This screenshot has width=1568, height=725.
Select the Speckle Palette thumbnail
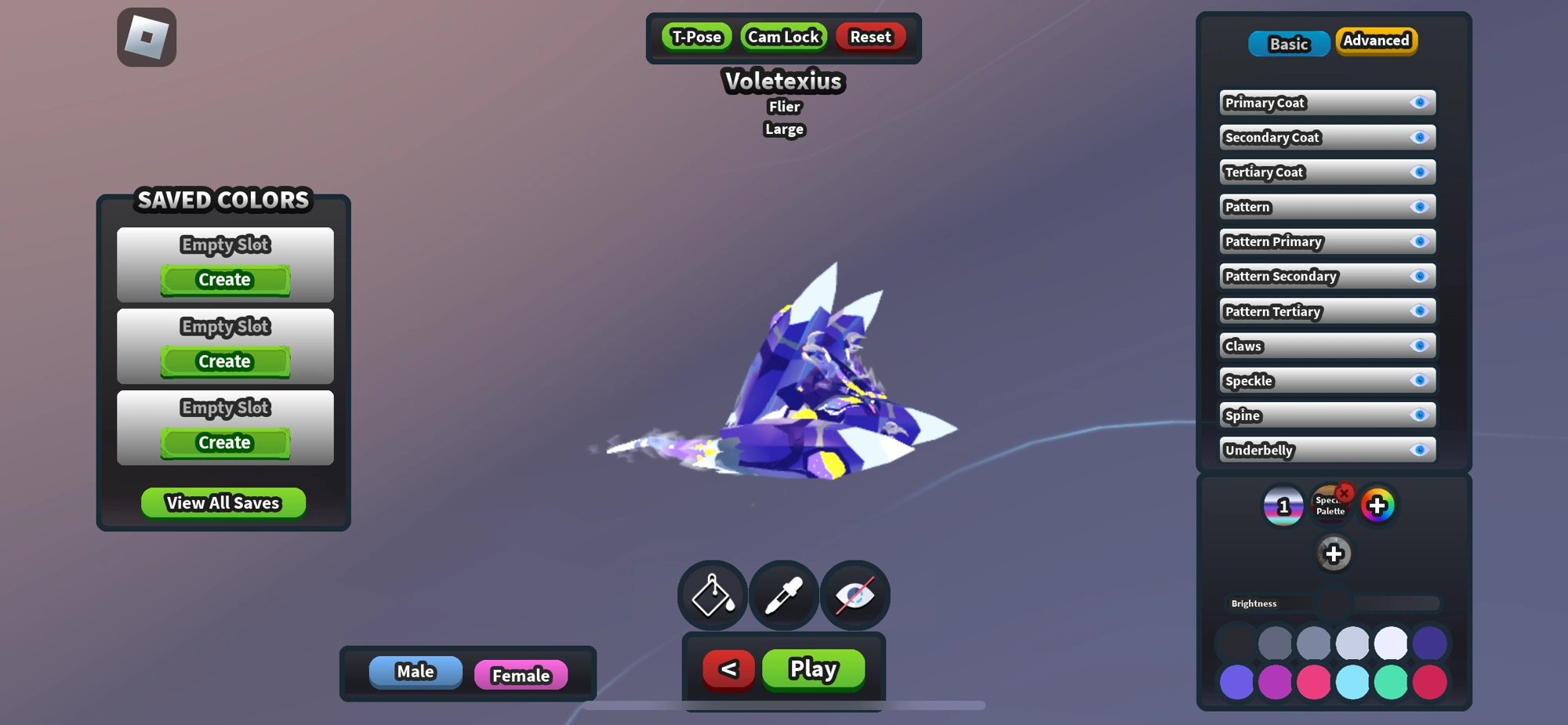coord(1329,506)
